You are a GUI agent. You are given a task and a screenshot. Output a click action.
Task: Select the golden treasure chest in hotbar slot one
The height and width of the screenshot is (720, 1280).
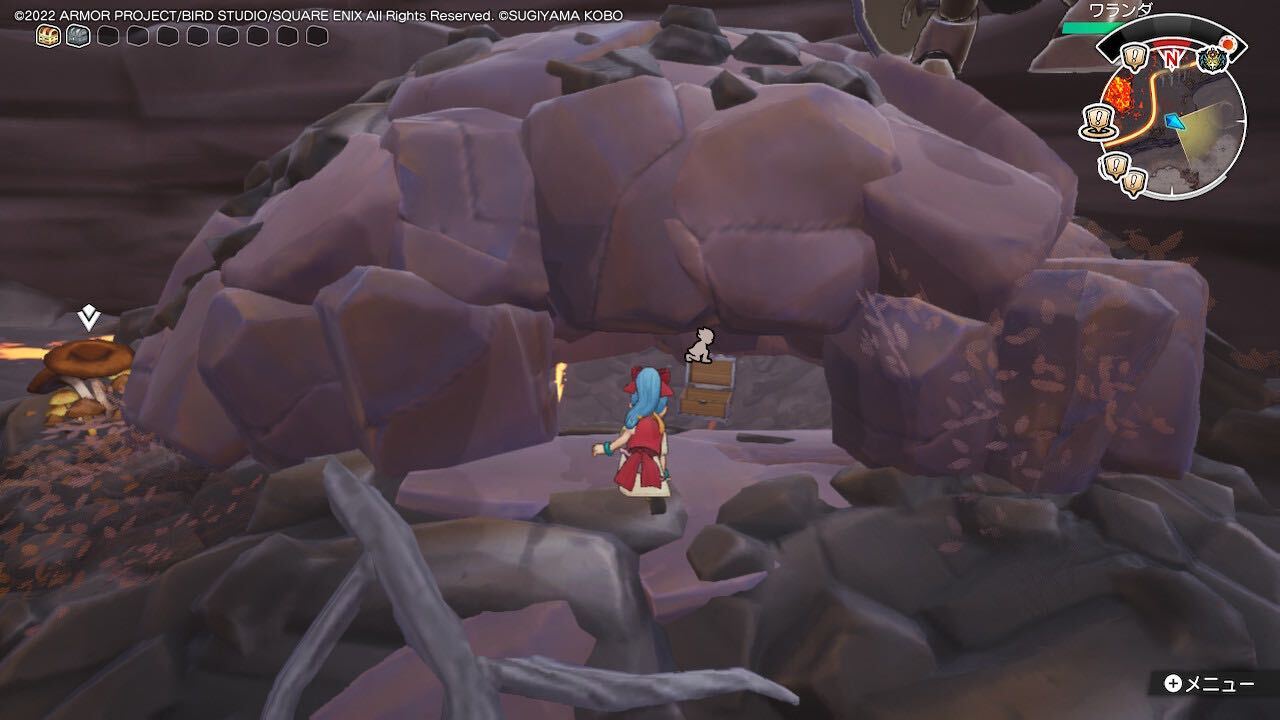[x=46, y=36]
